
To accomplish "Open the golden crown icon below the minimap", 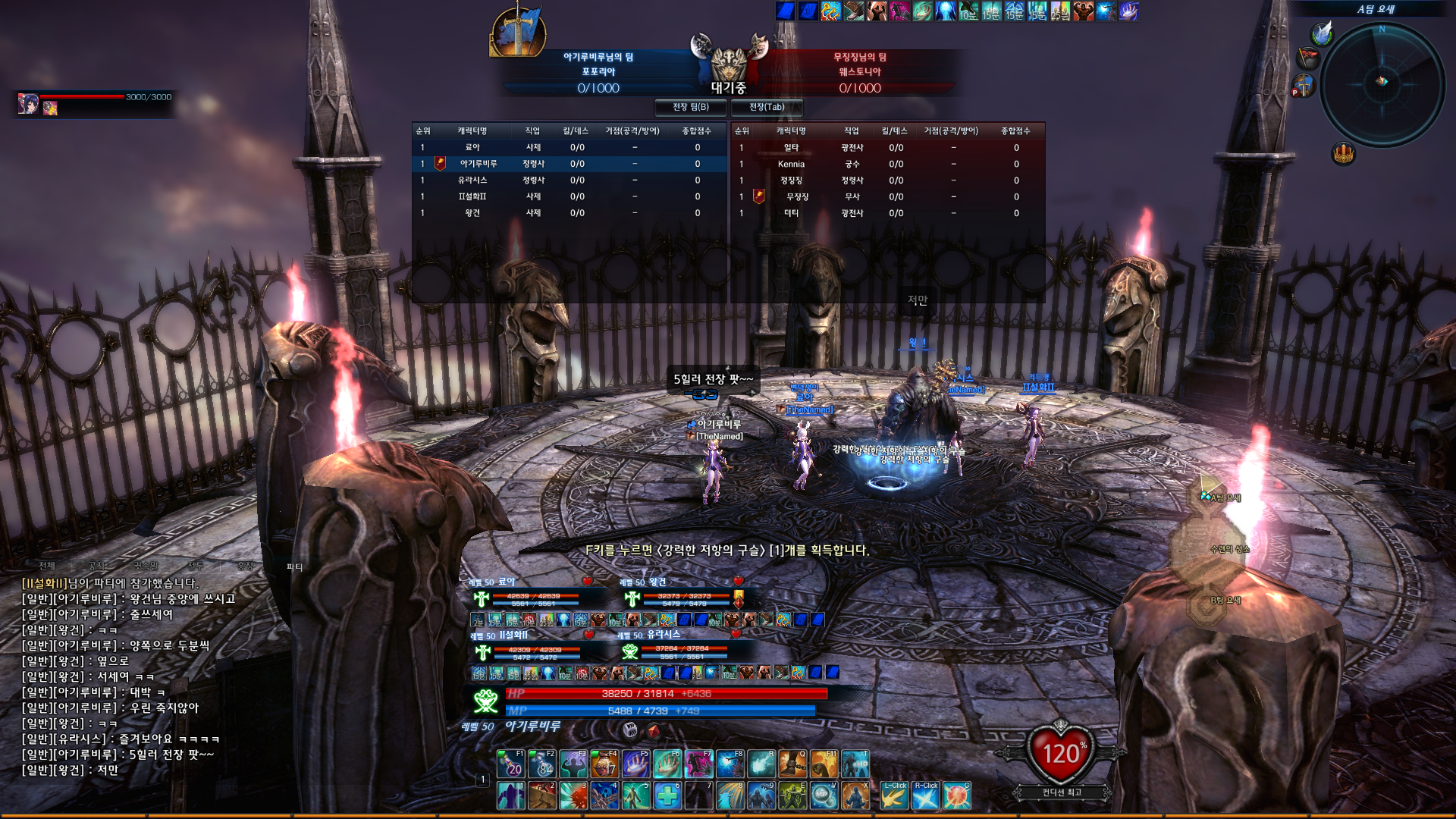I will pos(1343,154).
